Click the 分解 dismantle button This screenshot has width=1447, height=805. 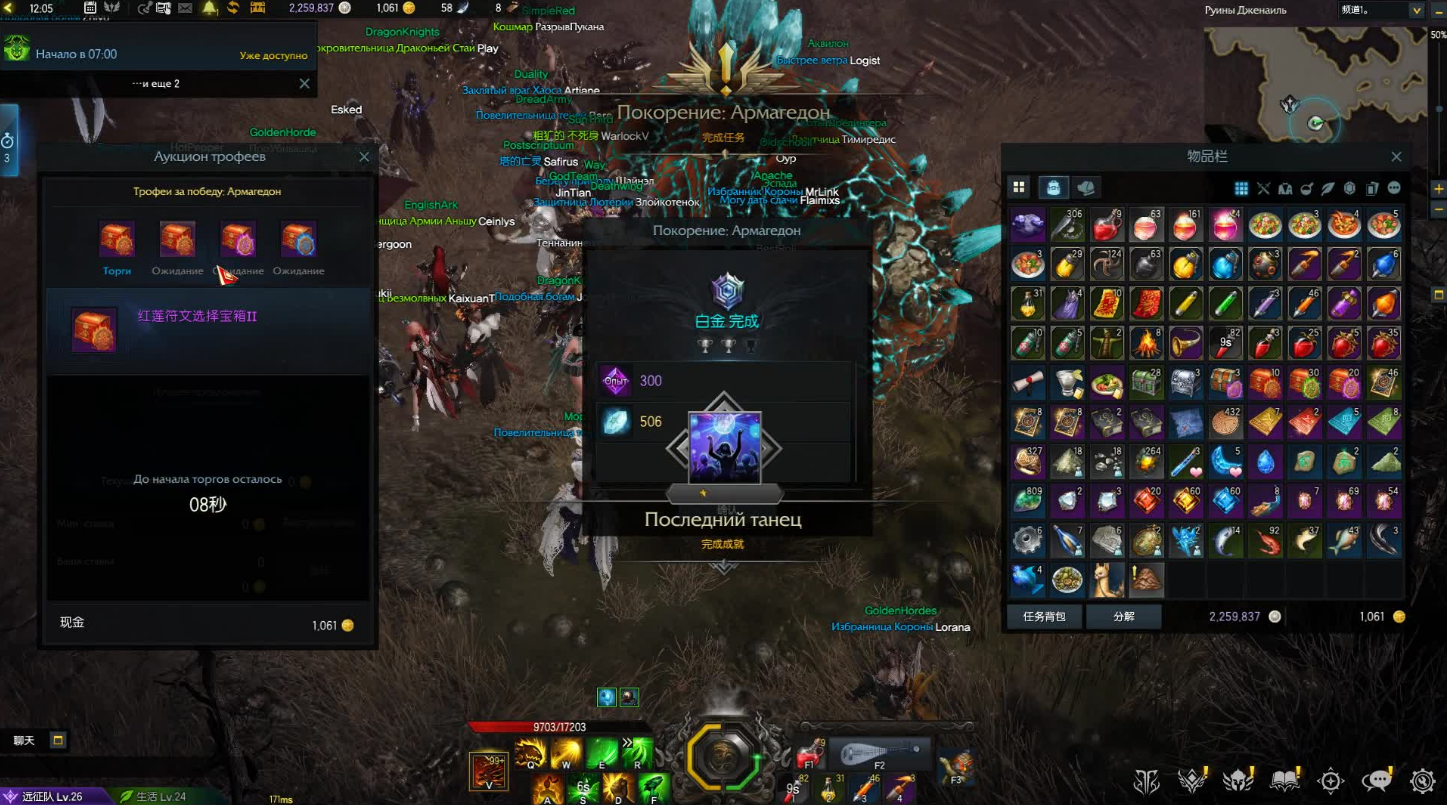1124,617
